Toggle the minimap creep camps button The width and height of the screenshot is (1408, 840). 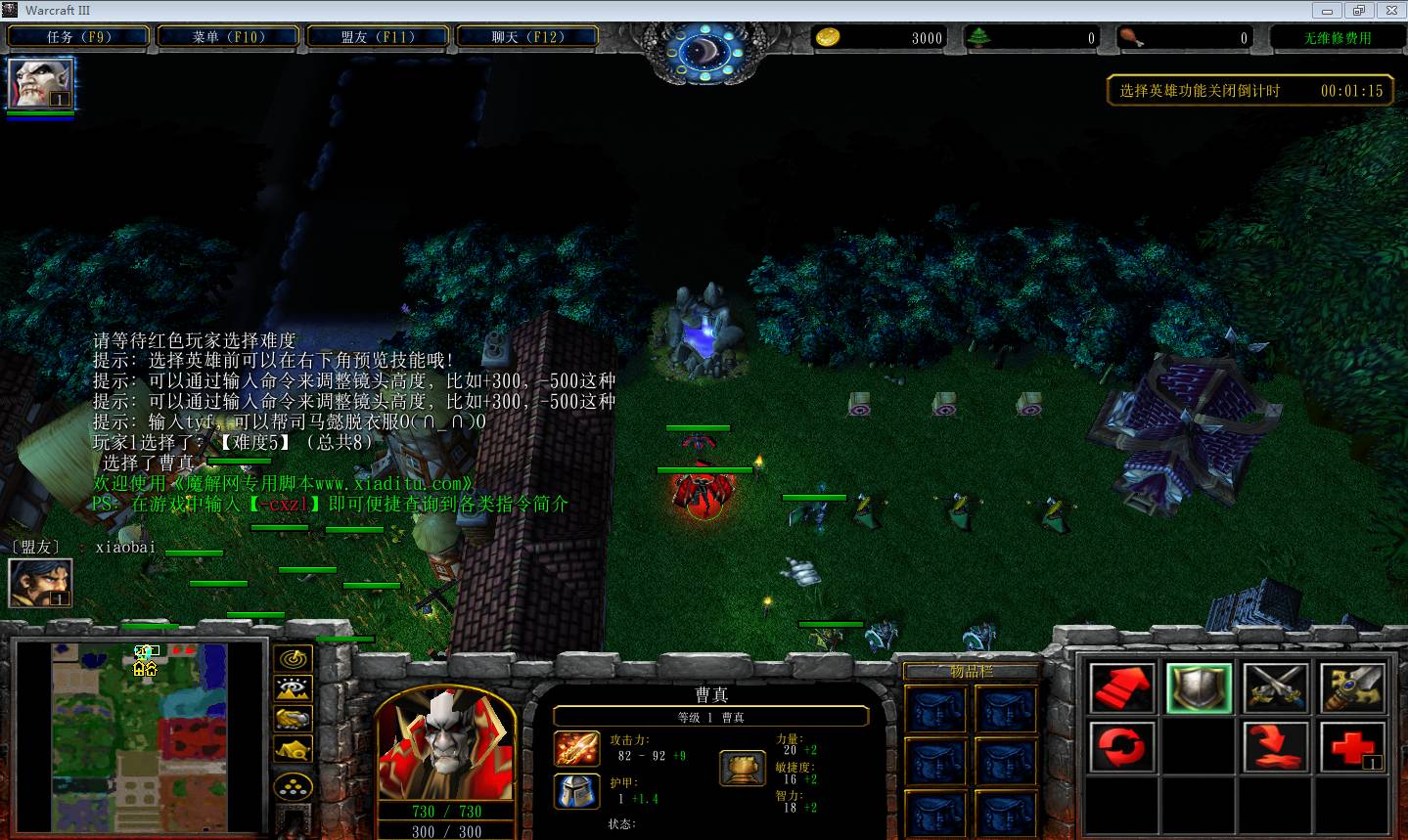pos(293,750)
